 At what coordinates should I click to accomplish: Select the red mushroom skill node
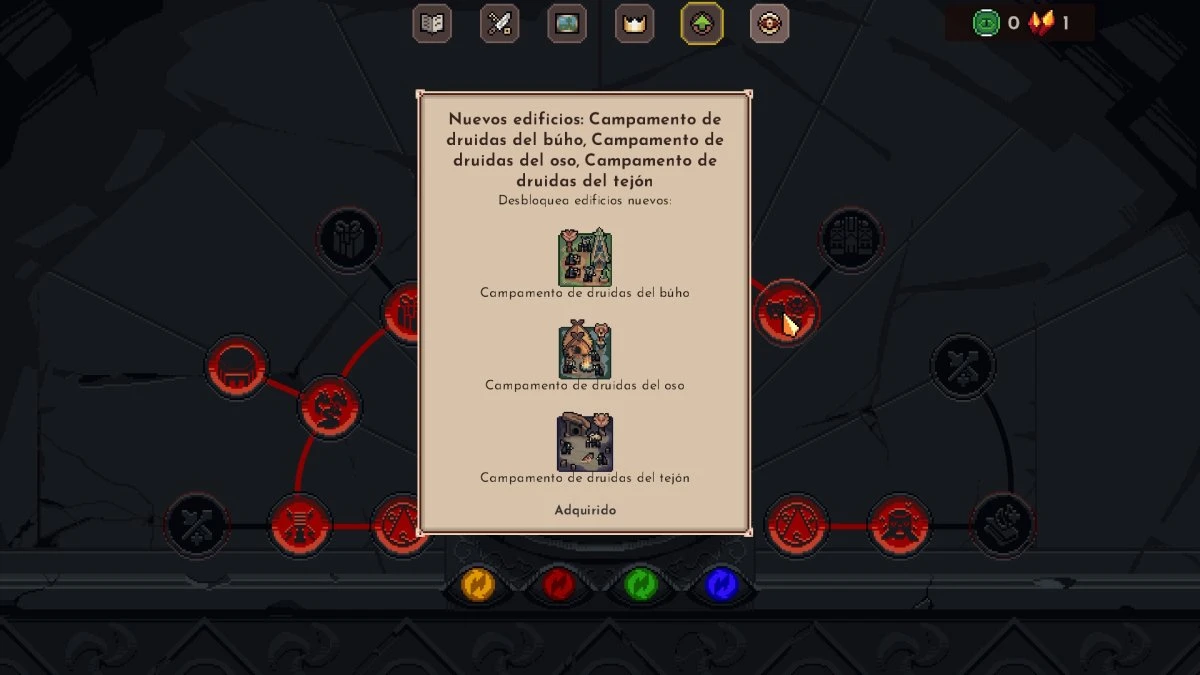[x=237, y=366]
